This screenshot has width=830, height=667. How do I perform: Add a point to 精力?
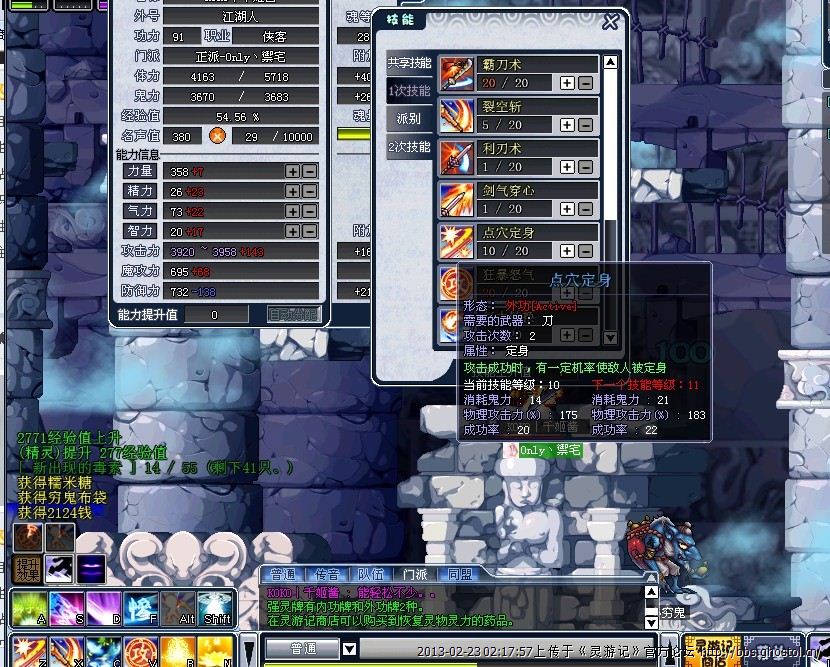pyautogui.click(x=293, y=191)
